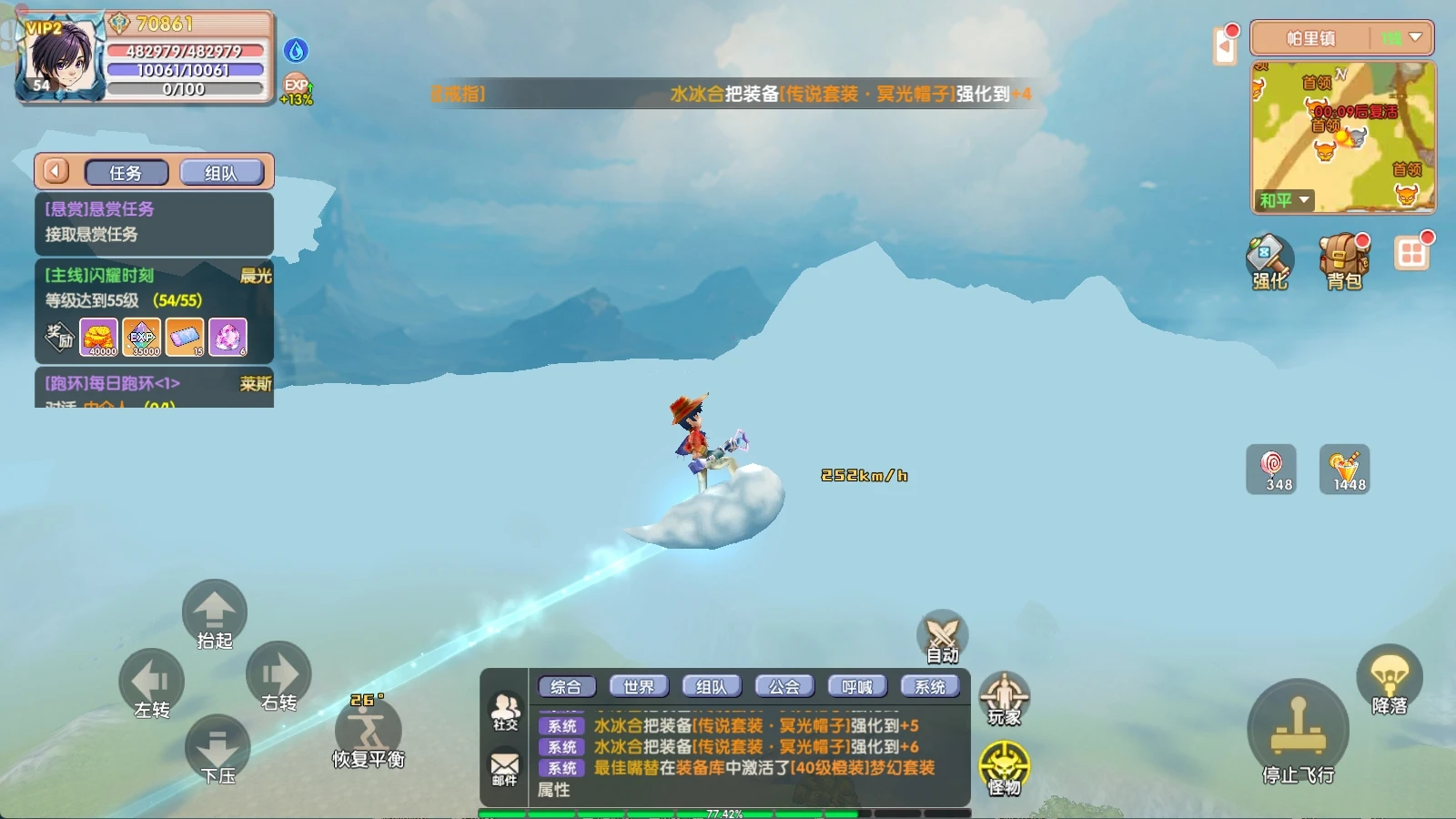Open the 邮件 mail envelope
Screen dimensions: 1456x819
[x=505, y=768]
